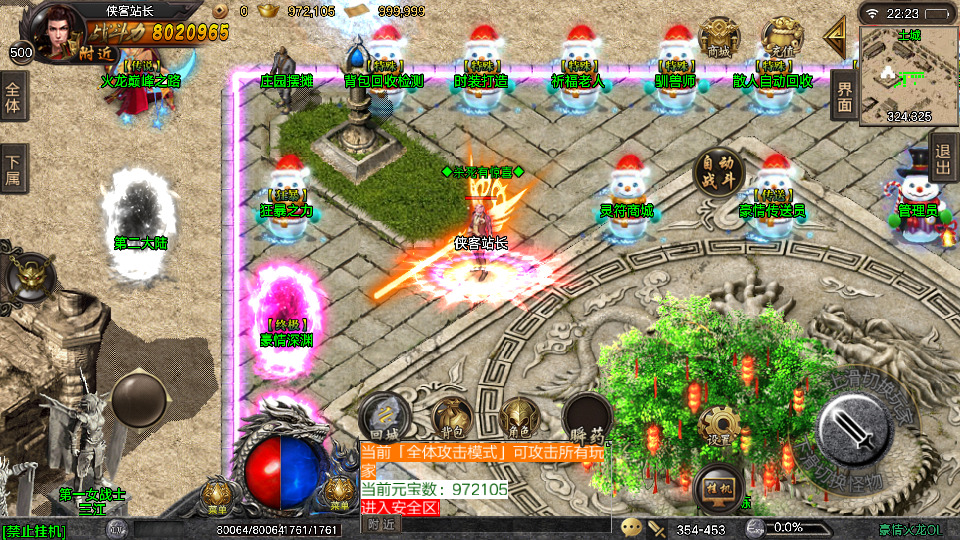Tap the virtual joystick knob
The height and width of the screenshot is (540, 960).
pyautogui.click(x=138, y=398)
